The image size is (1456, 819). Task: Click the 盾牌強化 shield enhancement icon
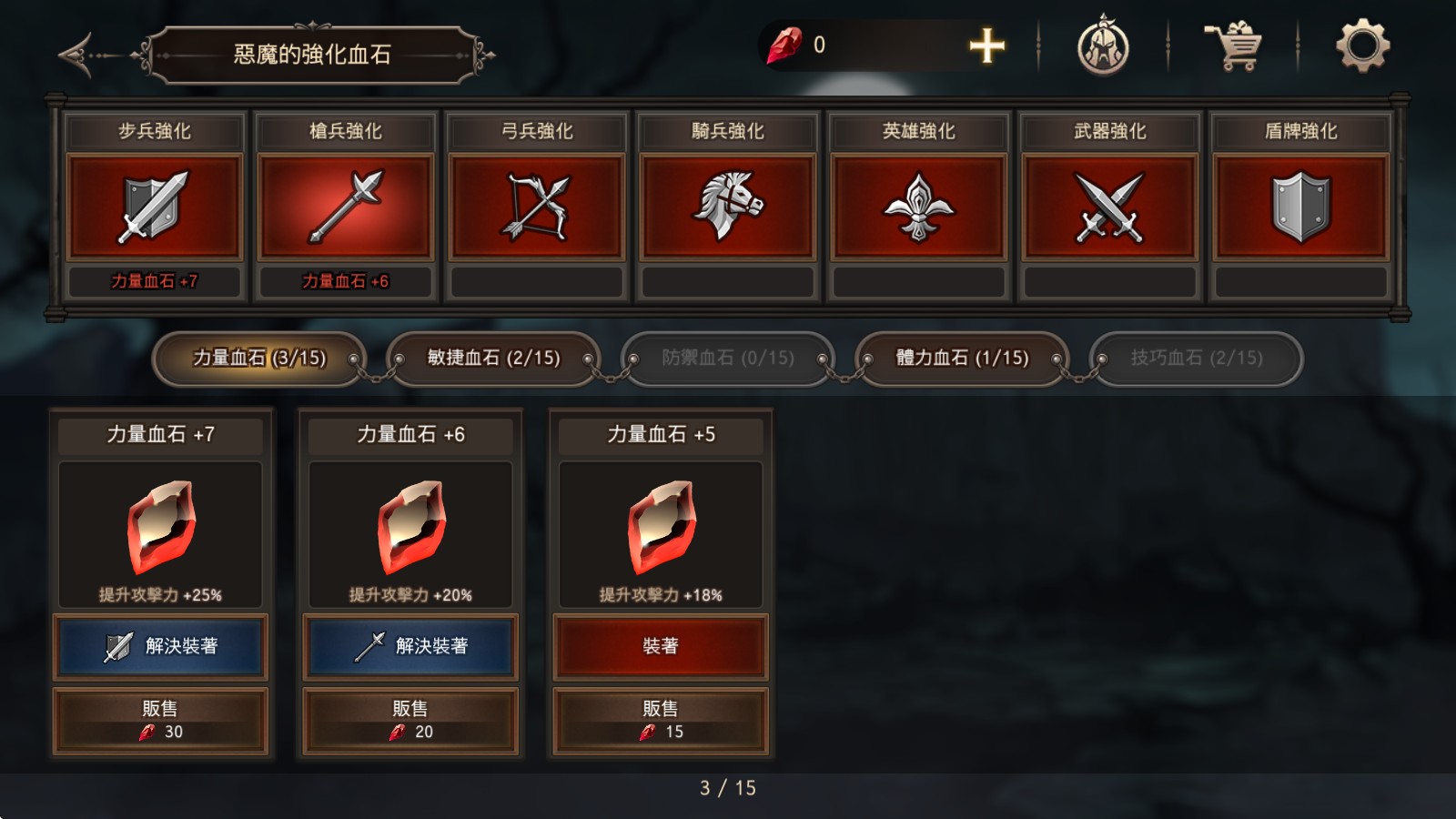(1299, 205)
